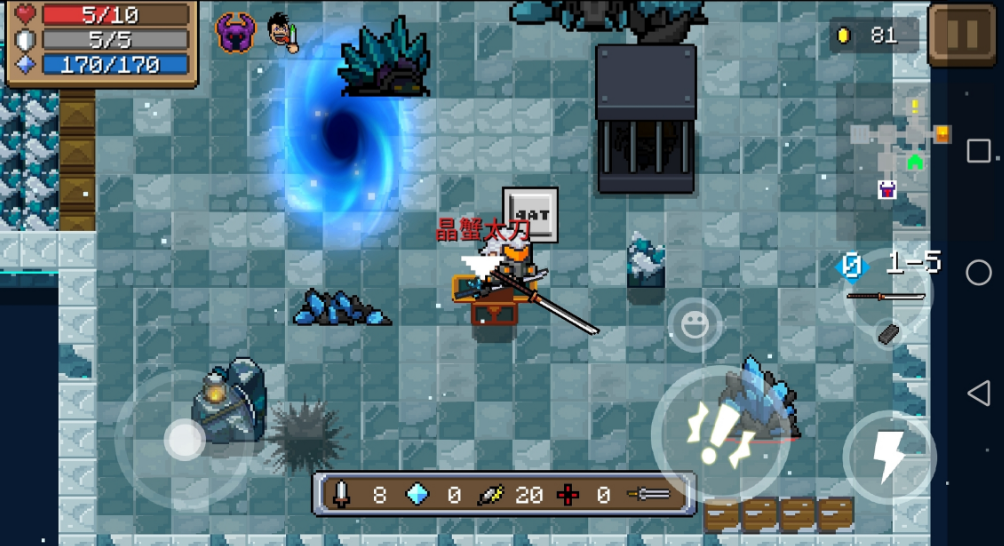
Task: Tap the Android home circle button
Action: pos(978,272)
